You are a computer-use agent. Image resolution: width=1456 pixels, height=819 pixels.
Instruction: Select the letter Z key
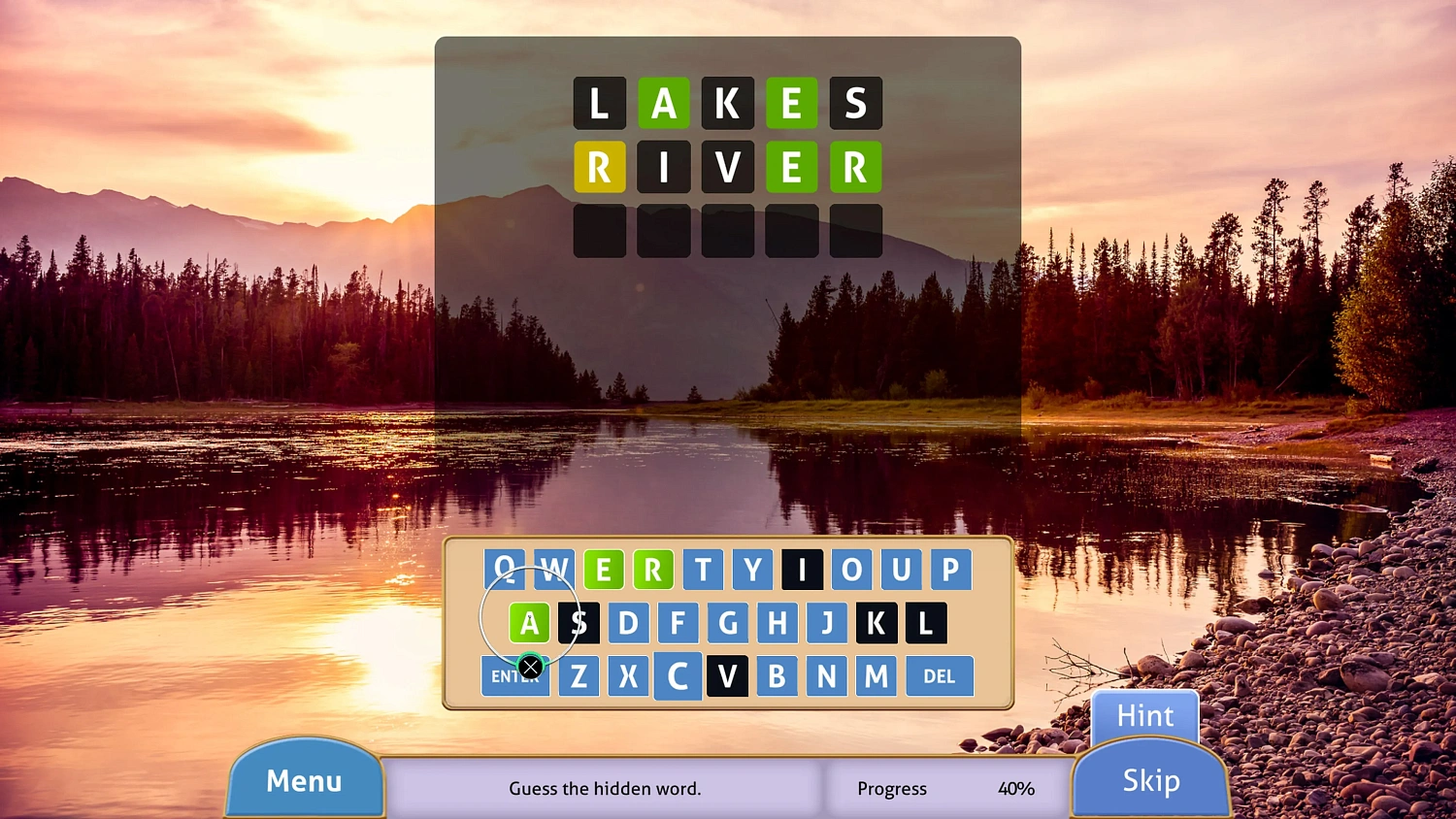click(x=579, y=675)
